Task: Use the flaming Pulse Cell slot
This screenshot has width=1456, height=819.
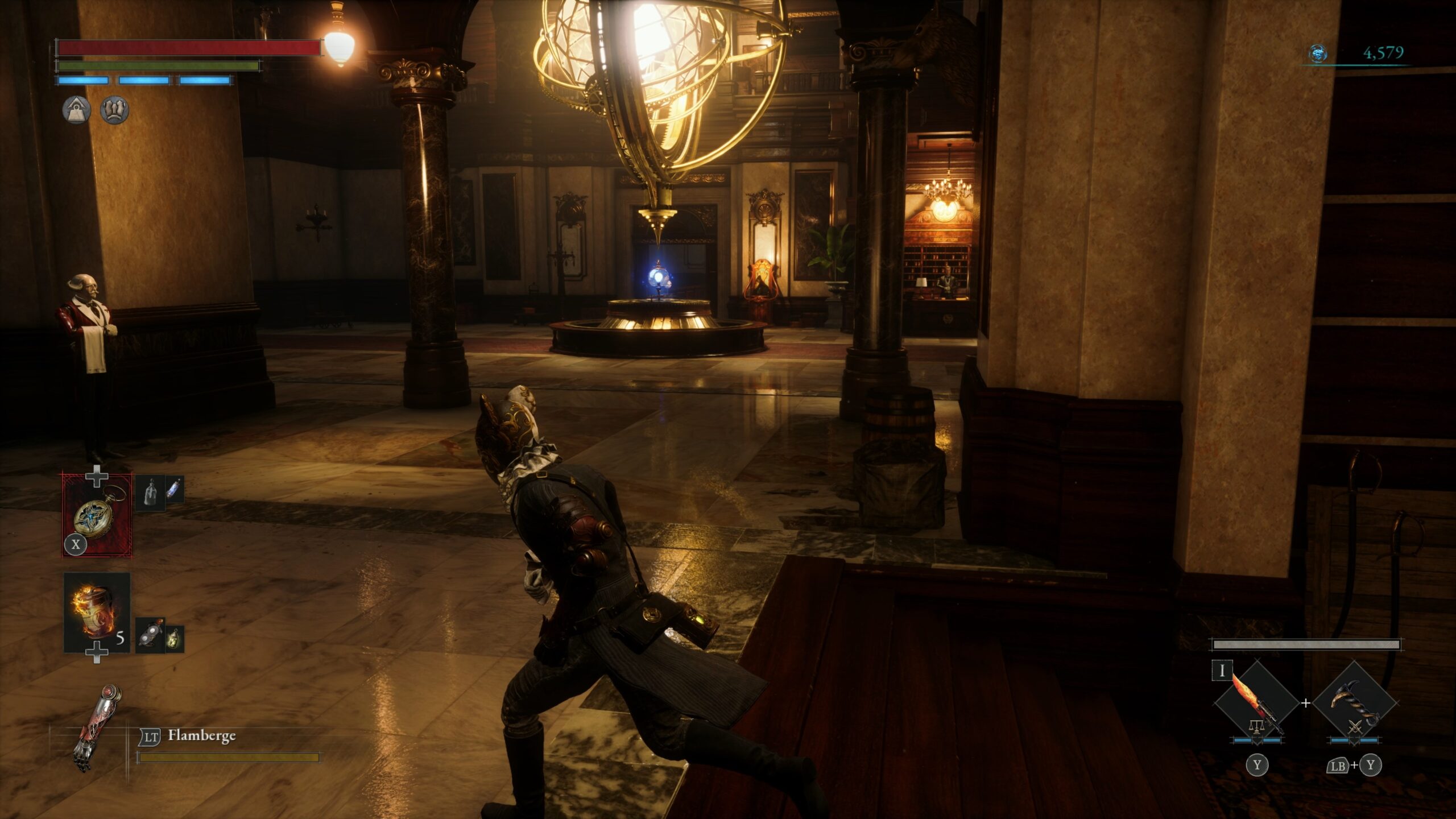Action: [96, 612]
